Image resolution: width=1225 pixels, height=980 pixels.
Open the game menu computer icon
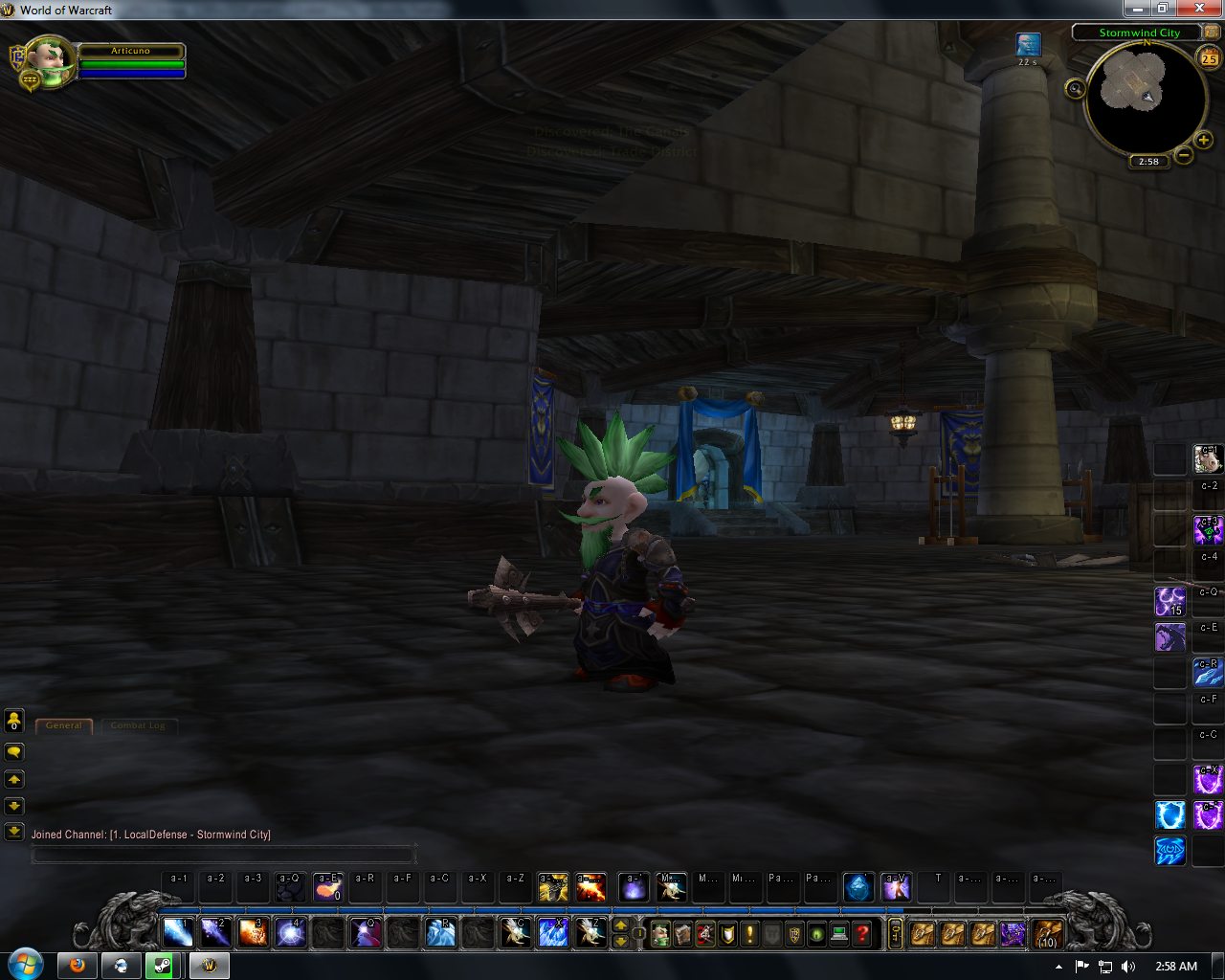[839, 933]
